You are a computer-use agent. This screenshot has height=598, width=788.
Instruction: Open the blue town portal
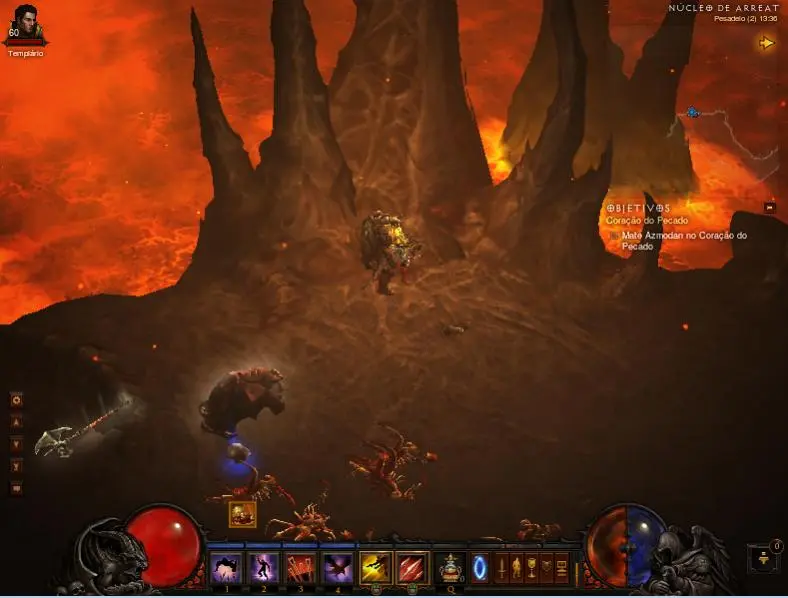click(x=480, y=568)
